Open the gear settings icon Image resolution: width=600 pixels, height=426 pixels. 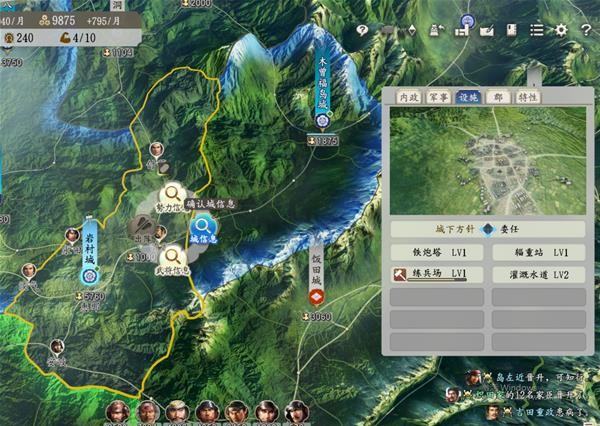561,30
